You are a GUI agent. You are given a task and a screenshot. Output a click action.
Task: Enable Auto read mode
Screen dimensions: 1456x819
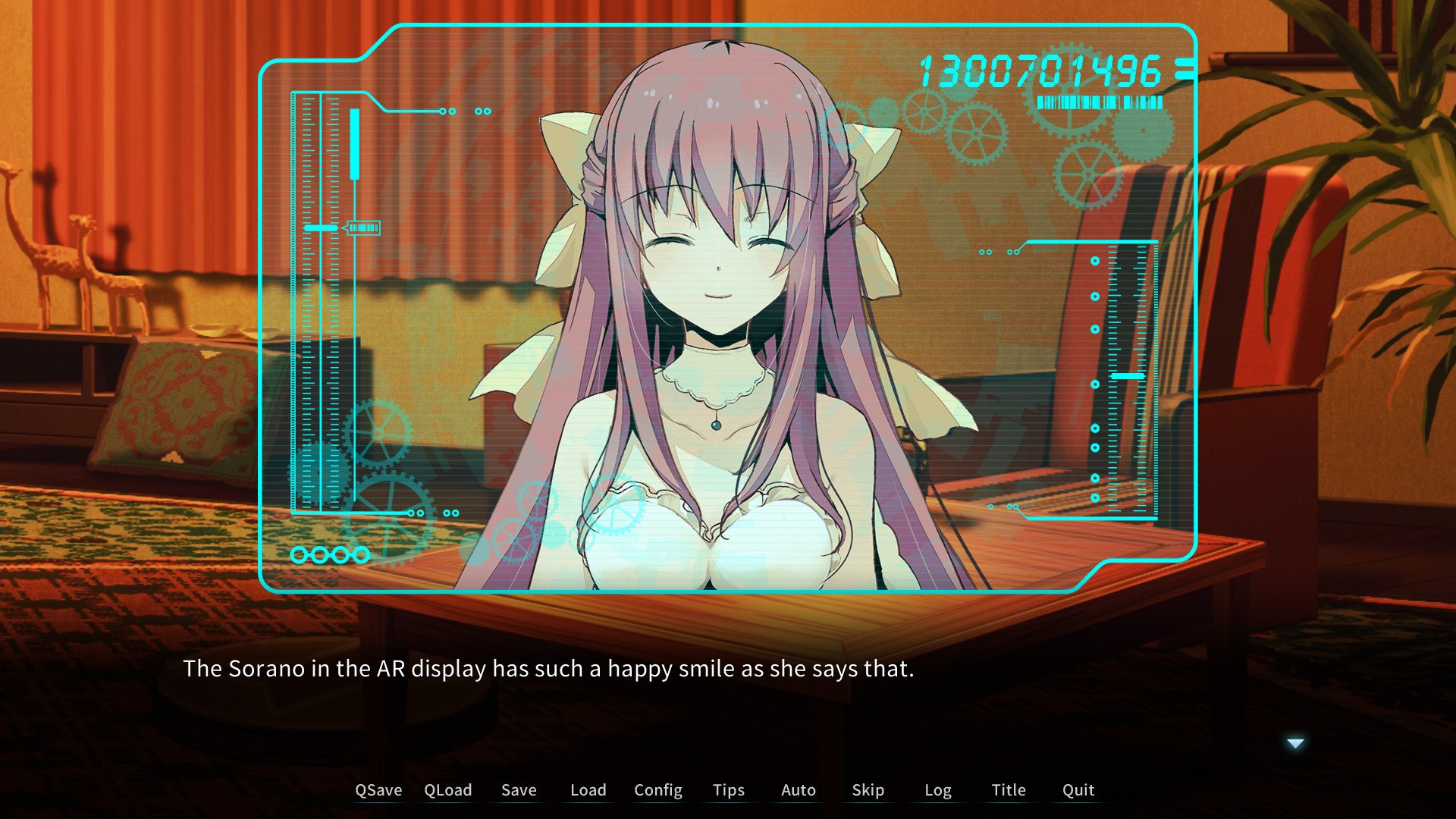click(798, 789)
